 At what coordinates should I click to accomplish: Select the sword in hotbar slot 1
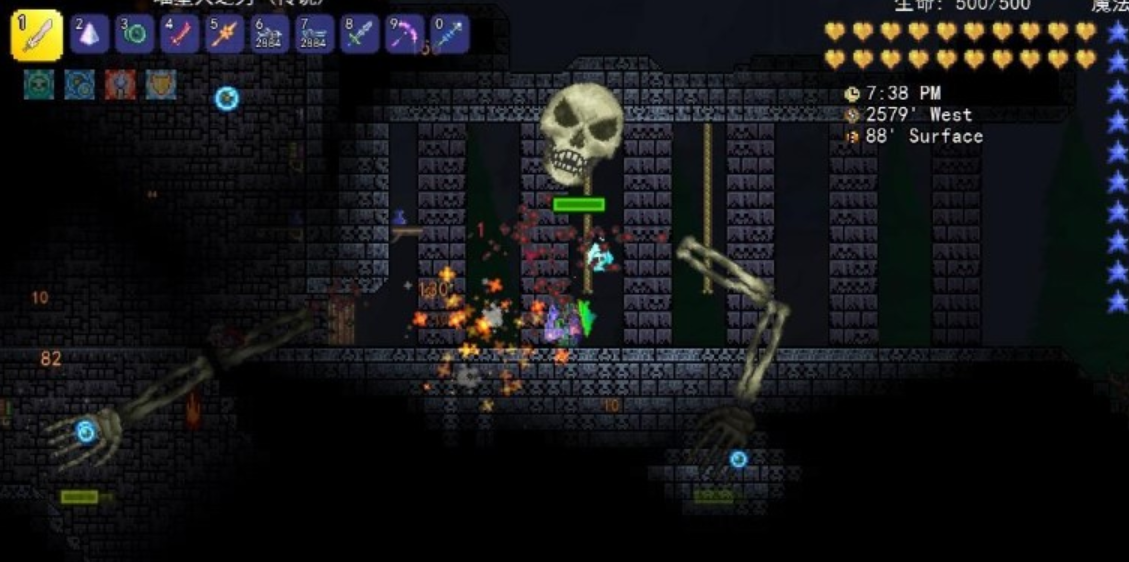pos(37,35)
